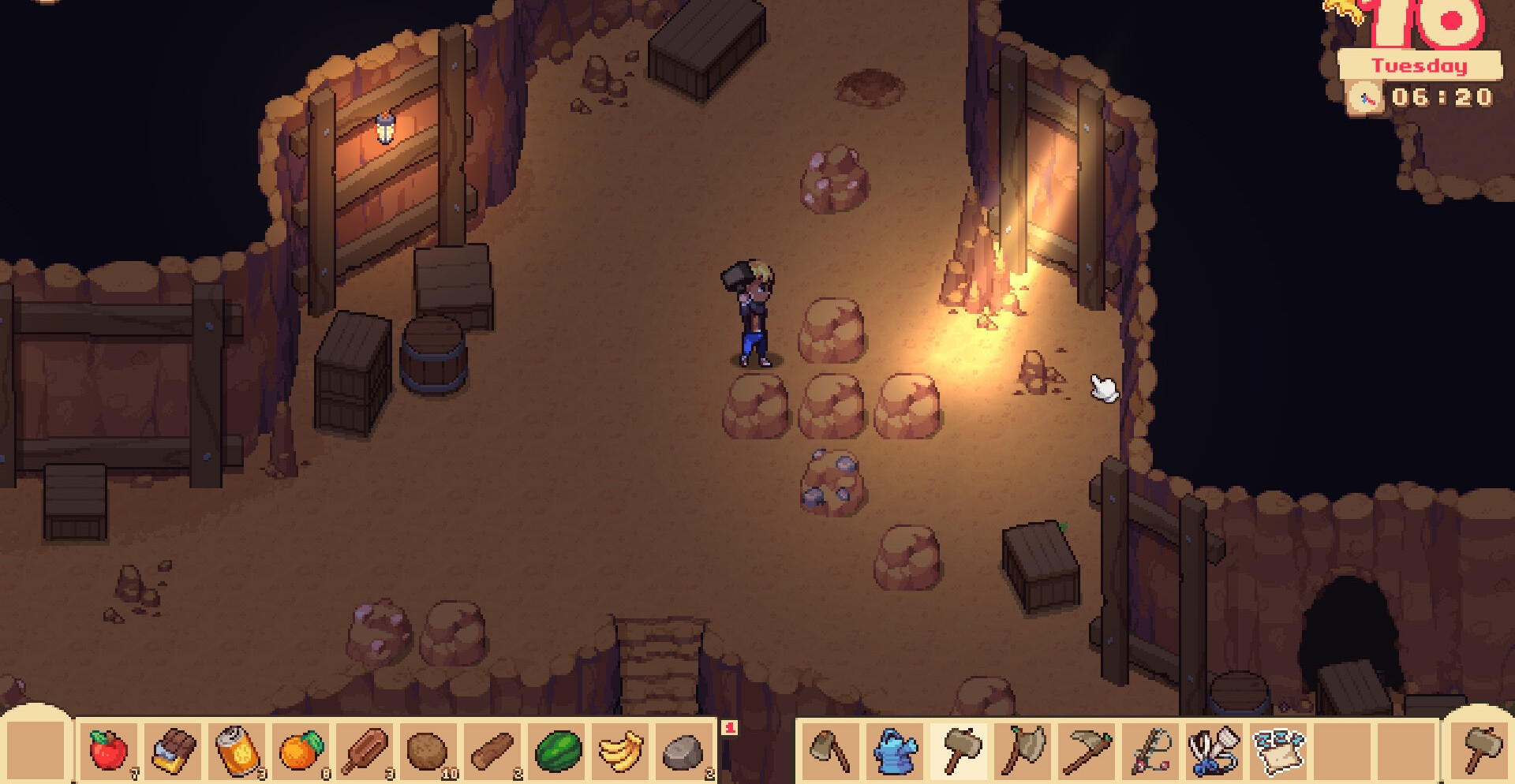Choose the brown coconut slot
The height and width of the screenshot is (784, 1515).
point(427,750)
